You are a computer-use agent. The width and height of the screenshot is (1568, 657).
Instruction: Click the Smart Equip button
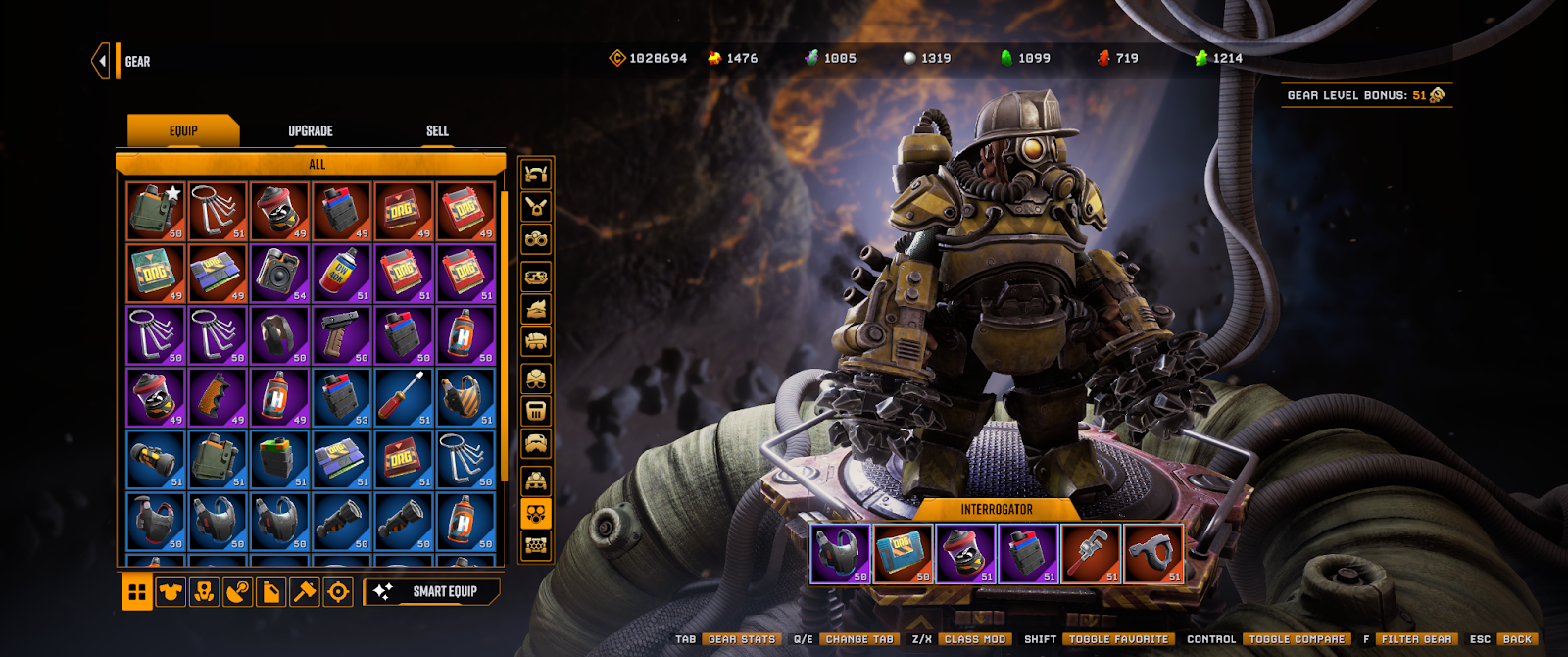click(x=432, y=591)
